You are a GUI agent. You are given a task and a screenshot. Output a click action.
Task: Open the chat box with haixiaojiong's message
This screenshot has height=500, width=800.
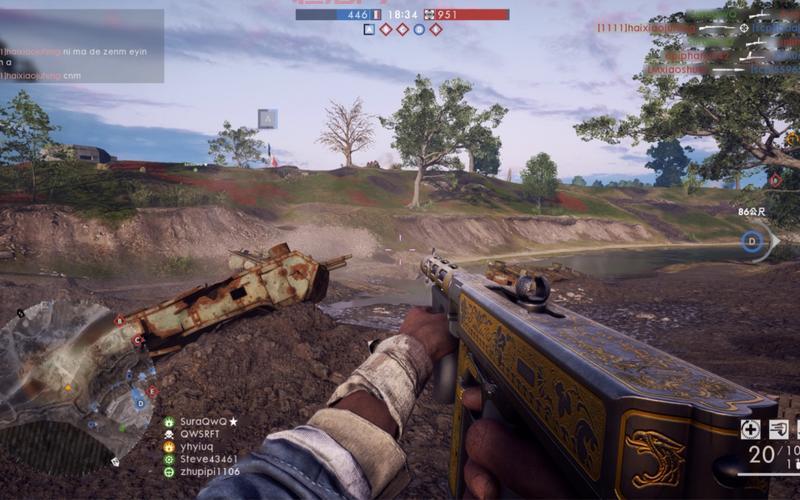82,46
